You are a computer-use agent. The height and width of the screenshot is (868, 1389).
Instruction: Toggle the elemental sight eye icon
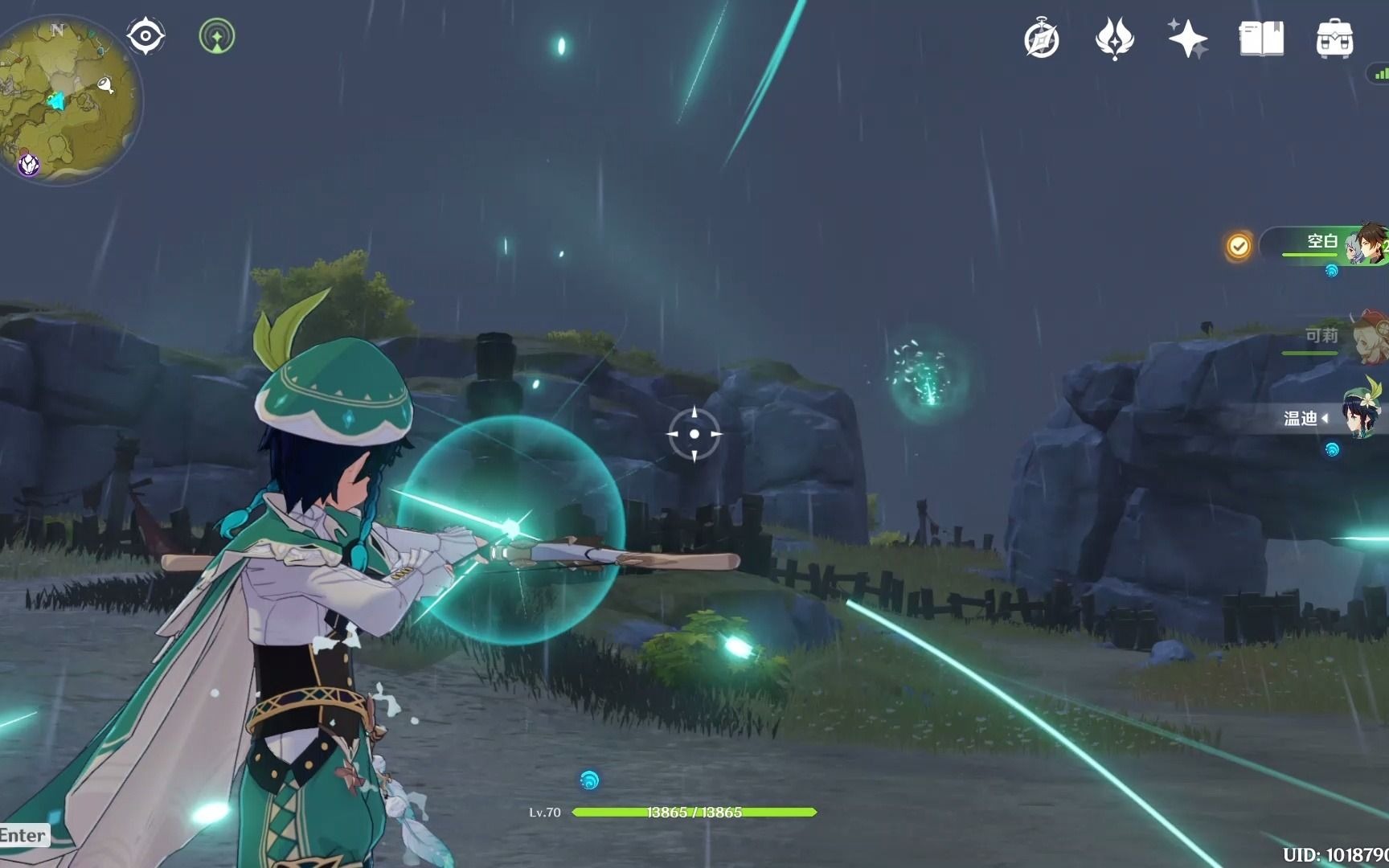click(145, 36)
